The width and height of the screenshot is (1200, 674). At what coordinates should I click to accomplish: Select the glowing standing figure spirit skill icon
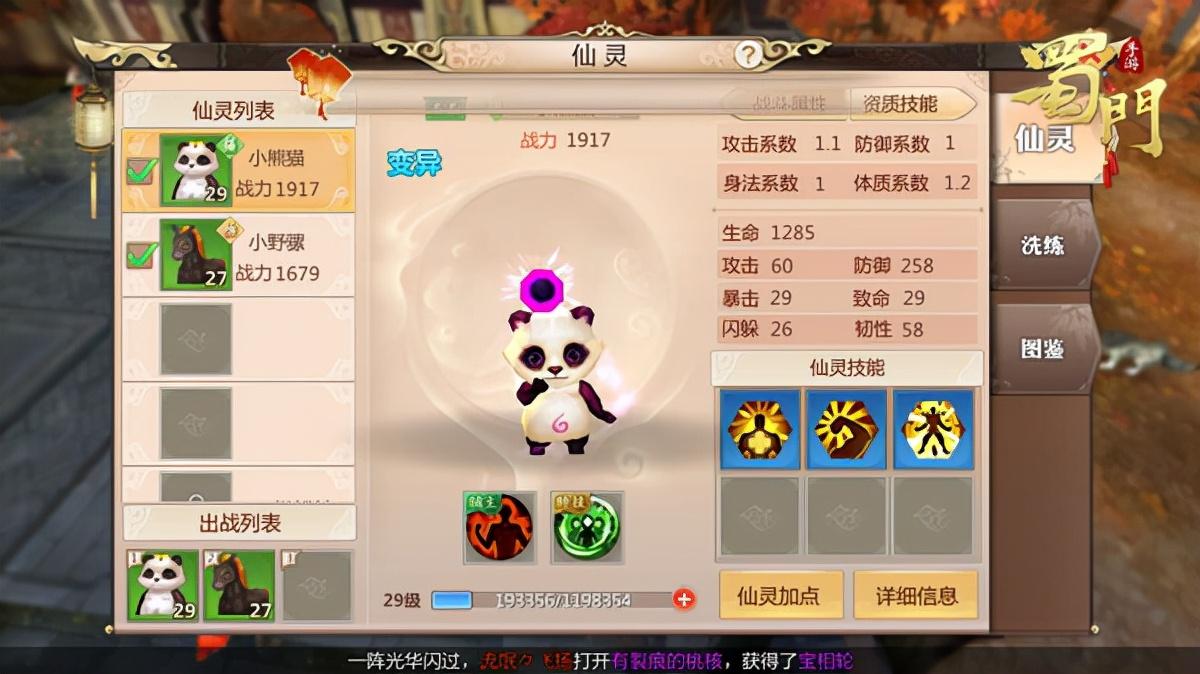(x=933, y=429)
